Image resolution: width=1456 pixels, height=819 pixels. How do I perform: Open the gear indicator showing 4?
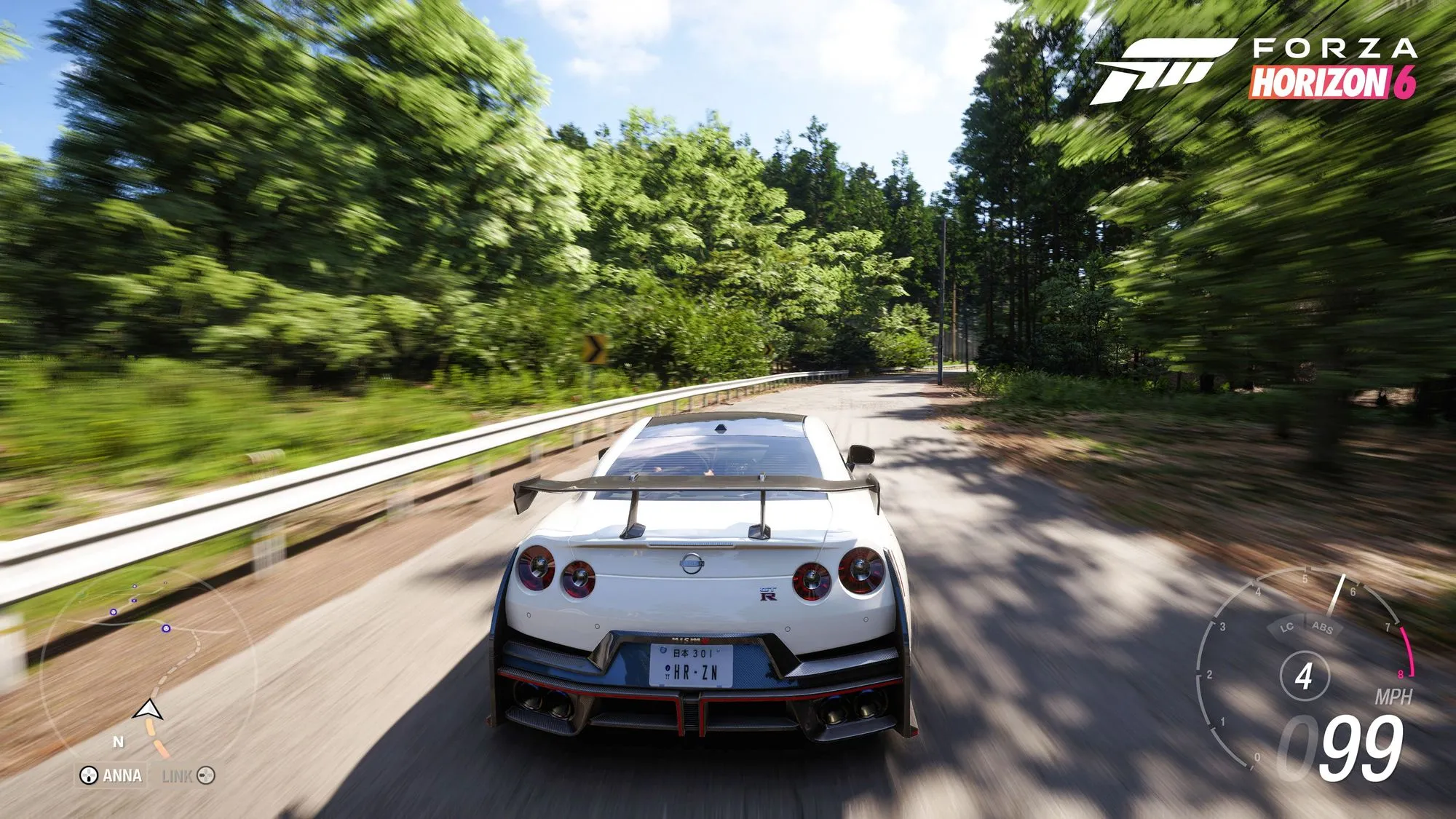(x=1306, y=675)
